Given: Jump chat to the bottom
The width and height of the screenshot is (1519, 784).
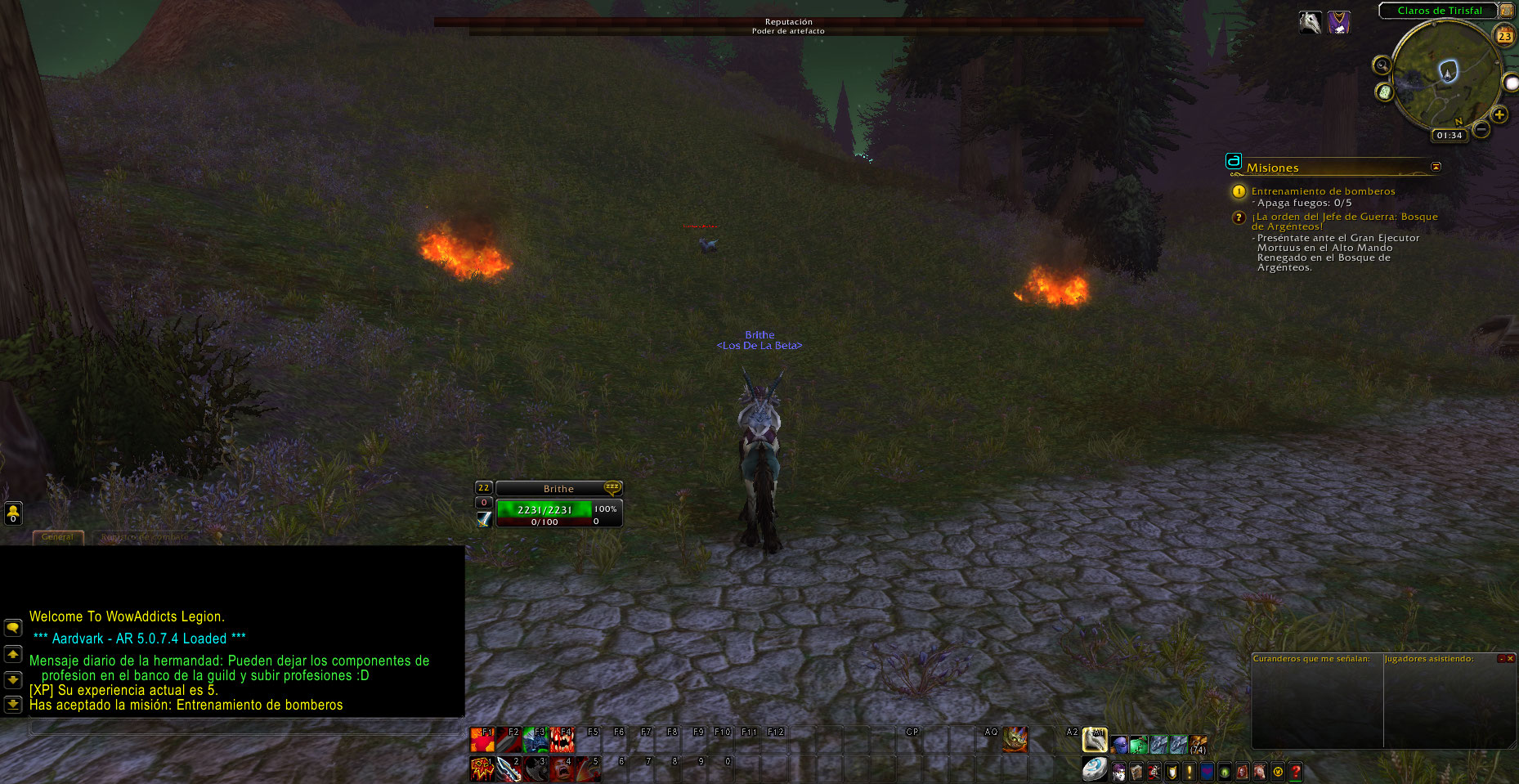Looking at the screenshot, I should [13, 704].
